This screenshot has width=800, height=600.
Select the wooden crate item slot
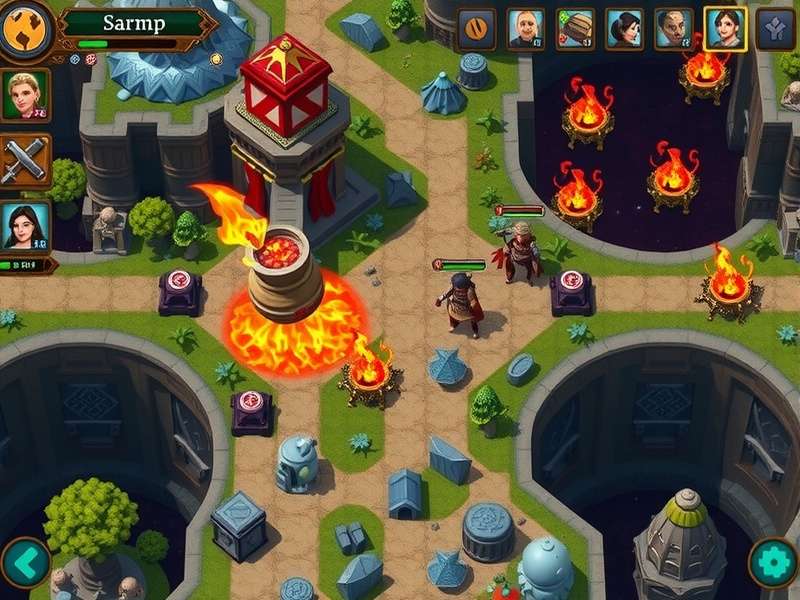(x=575, y=29)
